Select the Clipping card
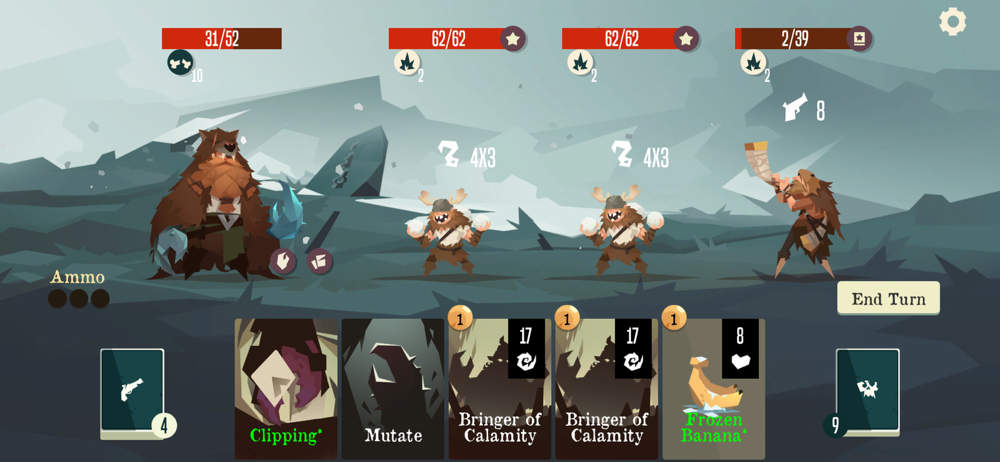1000x462 pixels. (286, 389)
